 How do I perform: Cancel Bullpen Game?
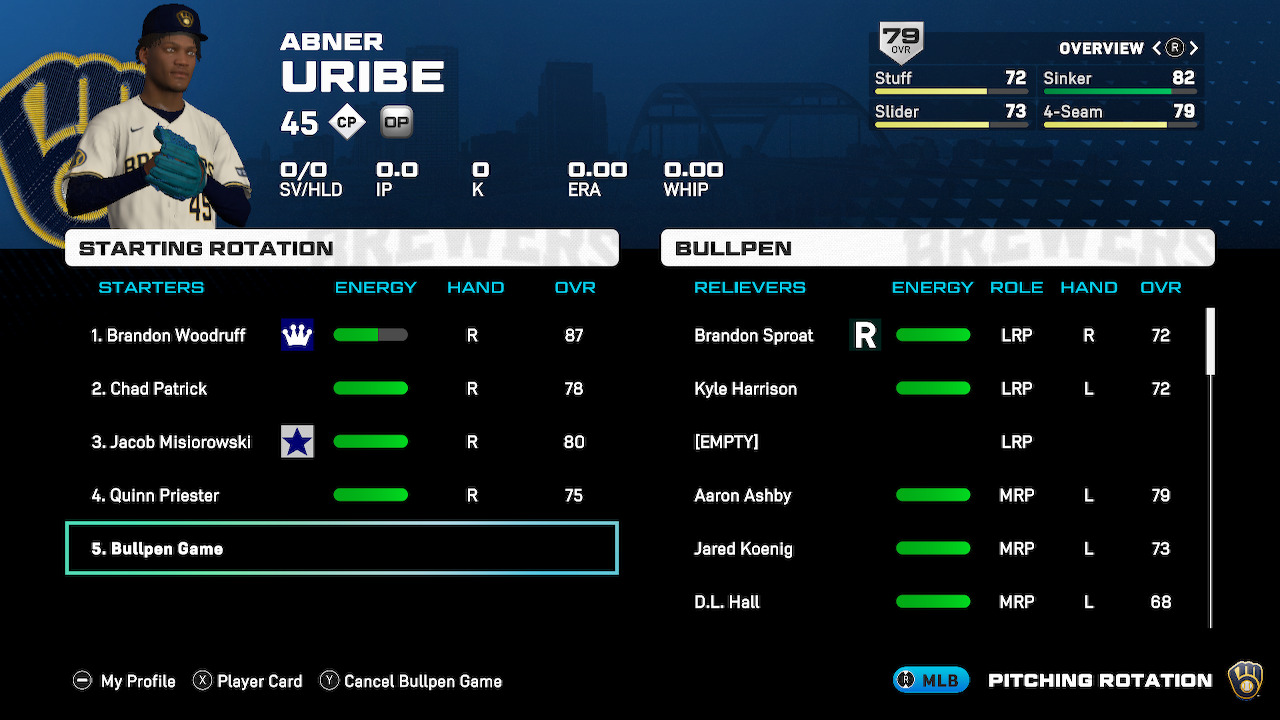click(410, 681)
